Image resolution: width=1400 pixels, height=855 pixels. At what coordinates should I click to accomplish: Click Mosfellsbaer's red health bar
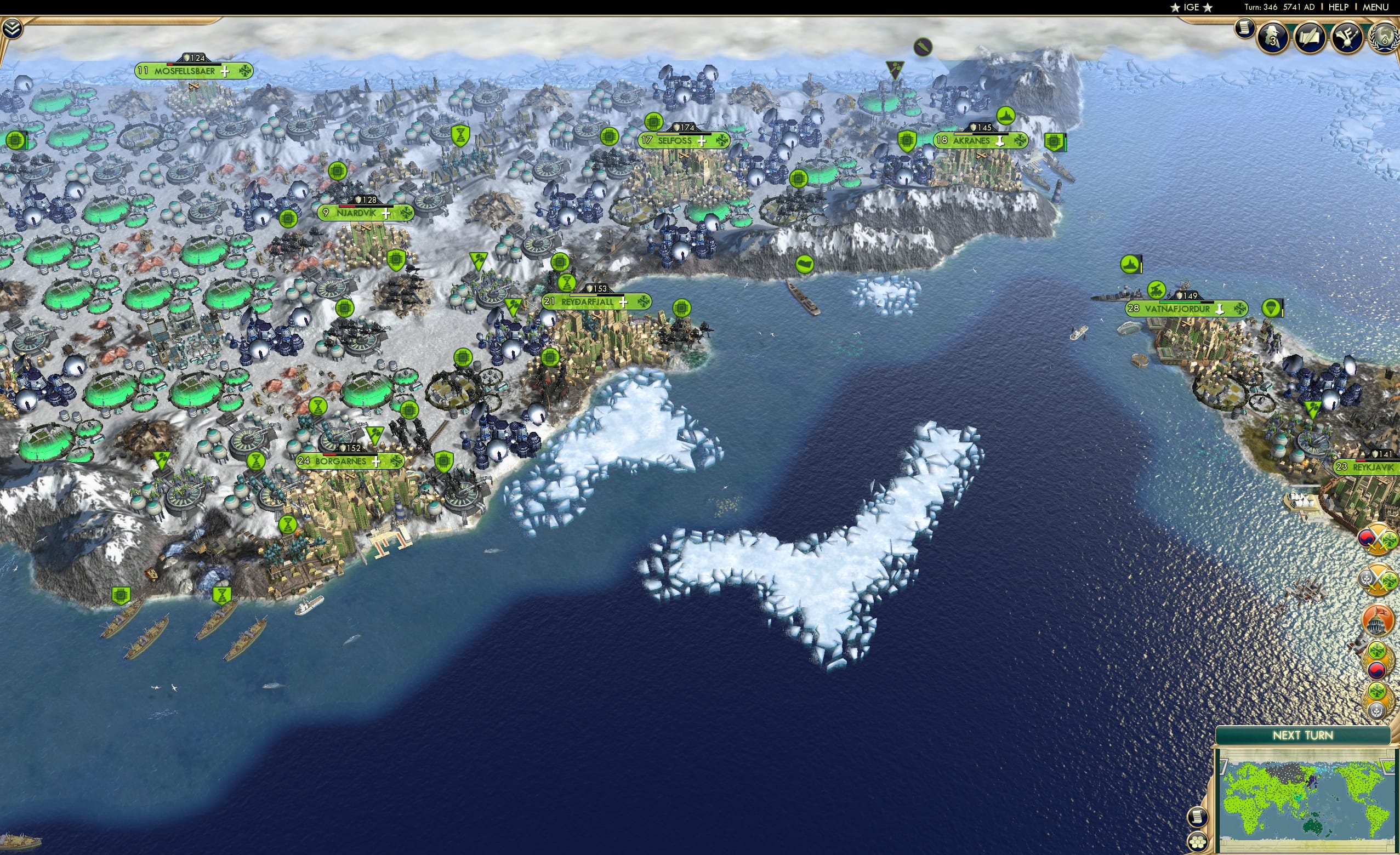pyautogui.click(x=170, y=65)
